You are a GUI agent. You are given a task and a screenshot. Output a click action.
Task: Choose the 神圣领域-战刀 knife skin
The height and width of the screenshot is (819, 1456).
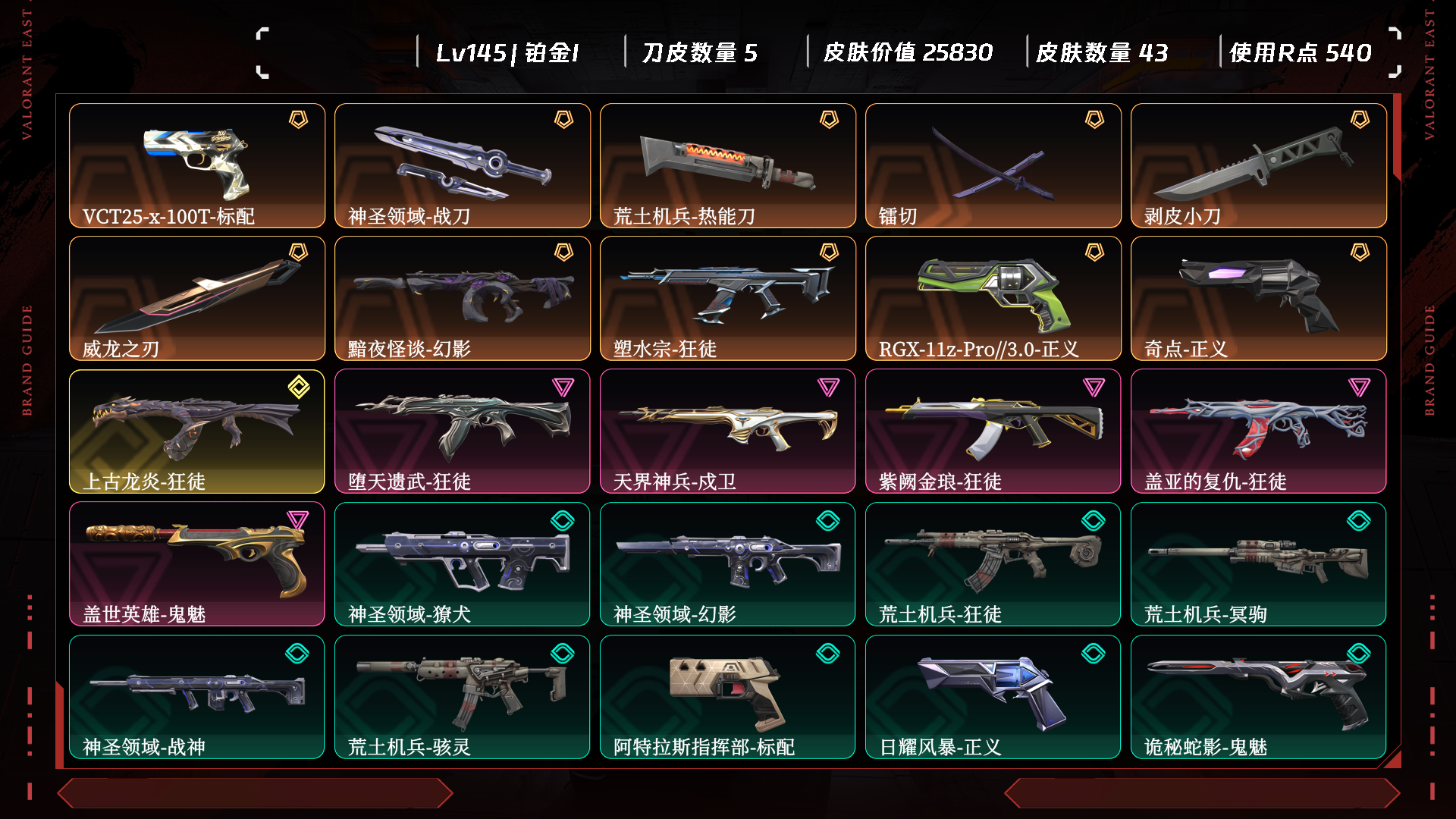click(463, 165)
